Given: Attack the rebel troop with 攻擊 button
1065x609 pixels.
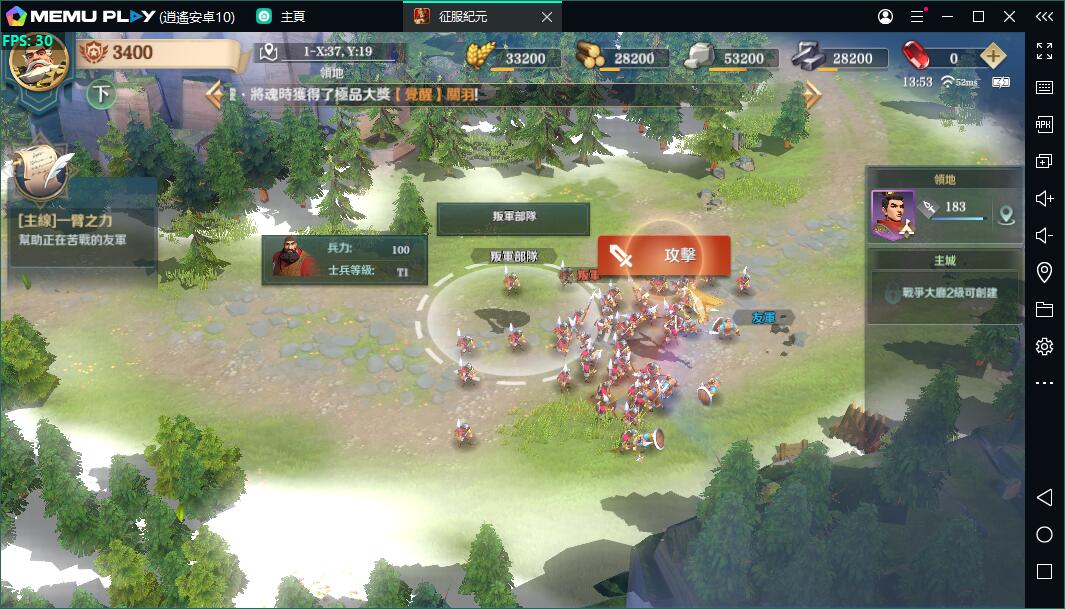Looking at the screenshot, I should (x=664, y=255).
